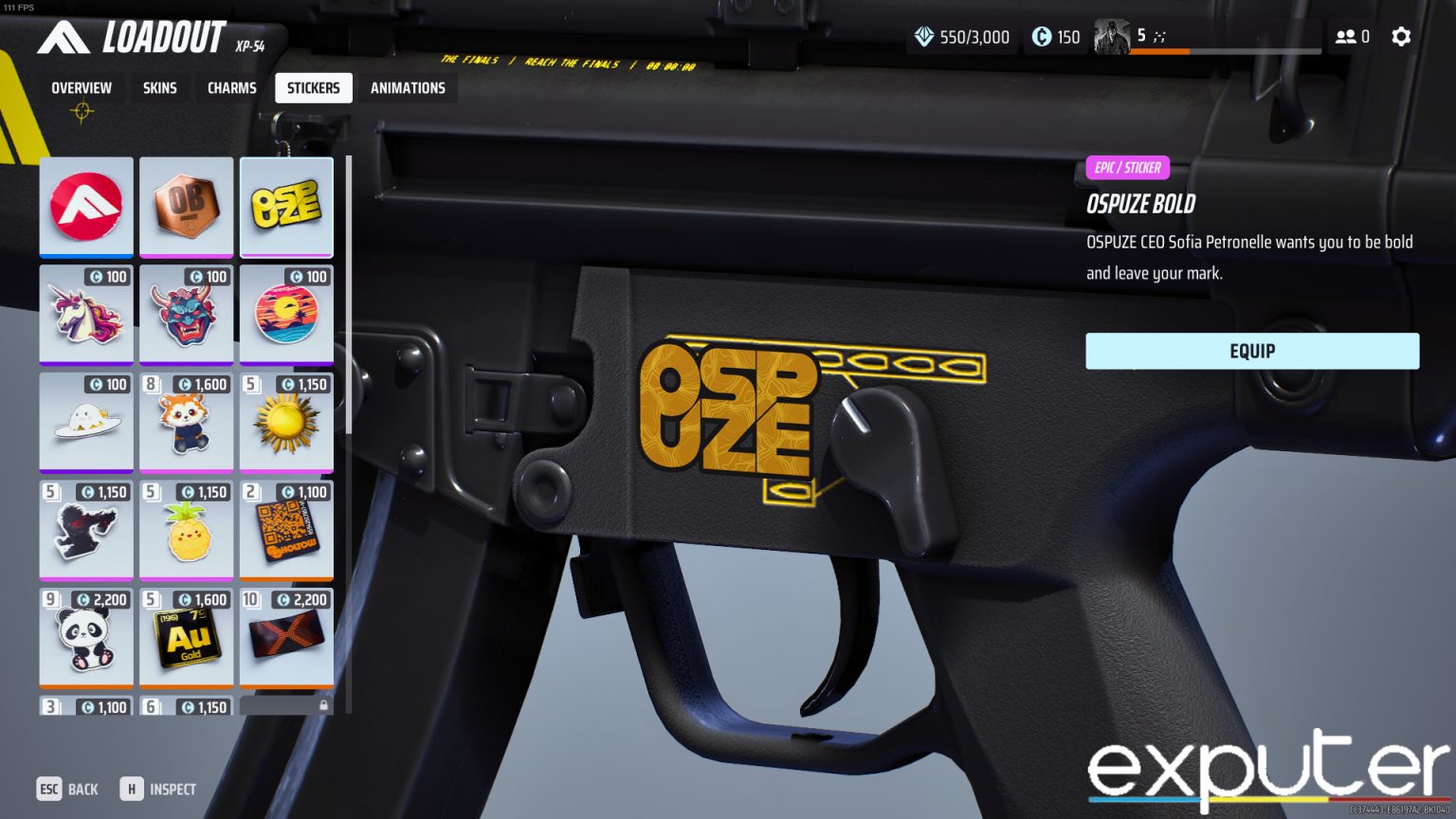The width and height of the screenshot is (1456, 819).
Task: Select the red panda sticker
Action: point(186,423)
